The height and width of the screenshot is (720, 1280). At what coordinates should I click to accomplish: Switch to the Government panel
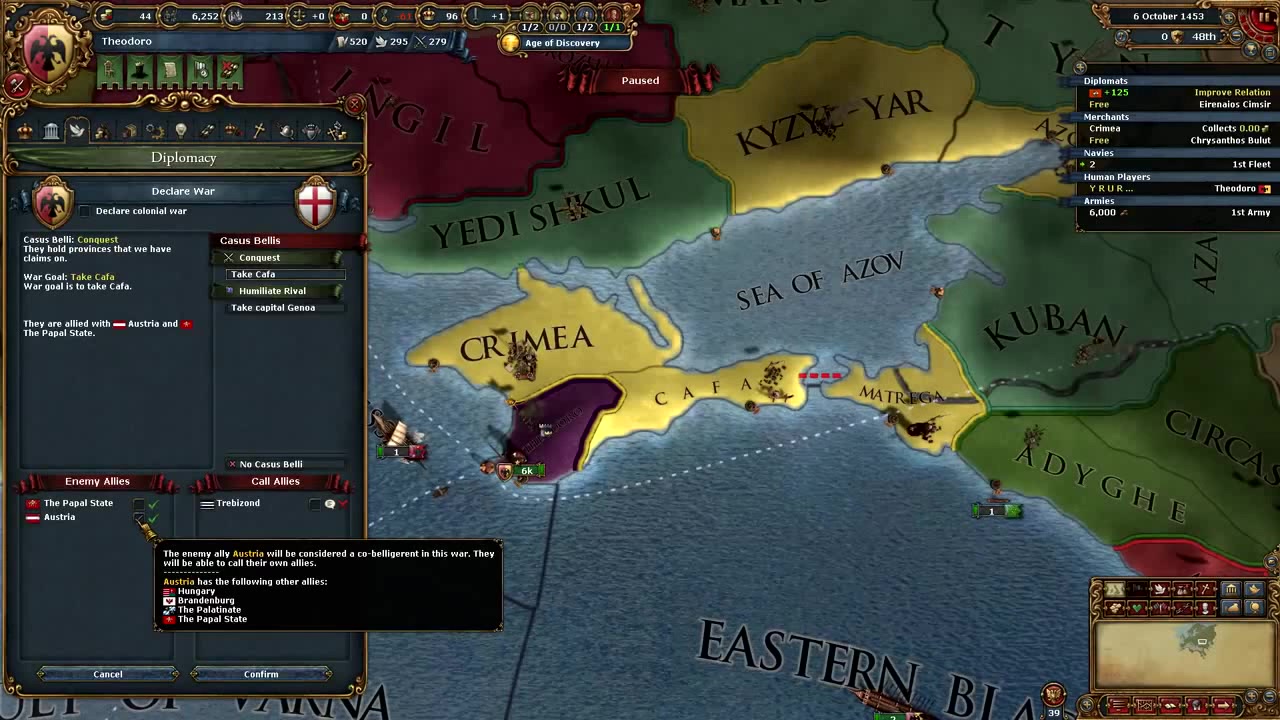click(51, 130)
